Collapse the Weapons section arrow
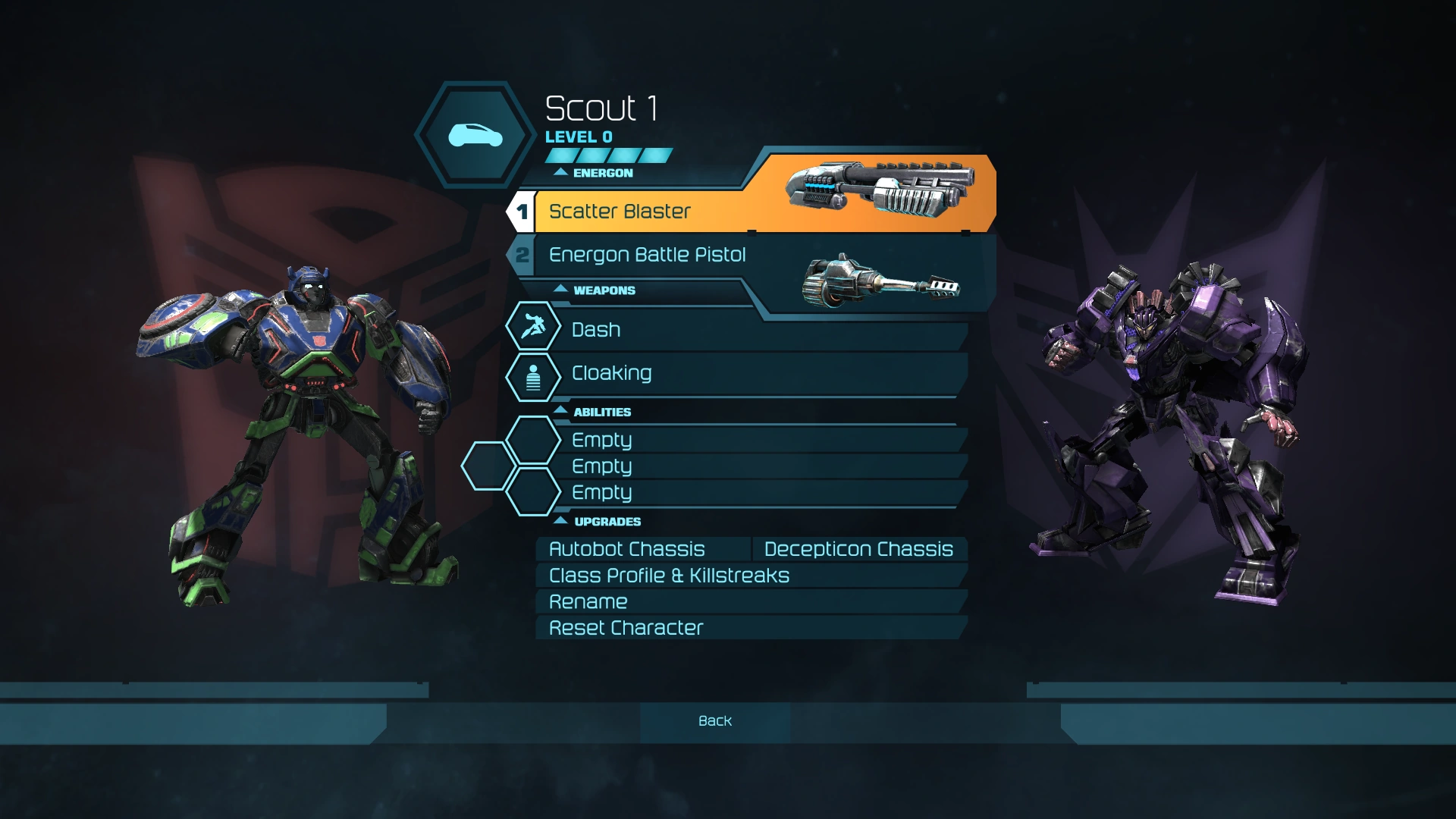1456x819 pixels. (x=561, y=290)
